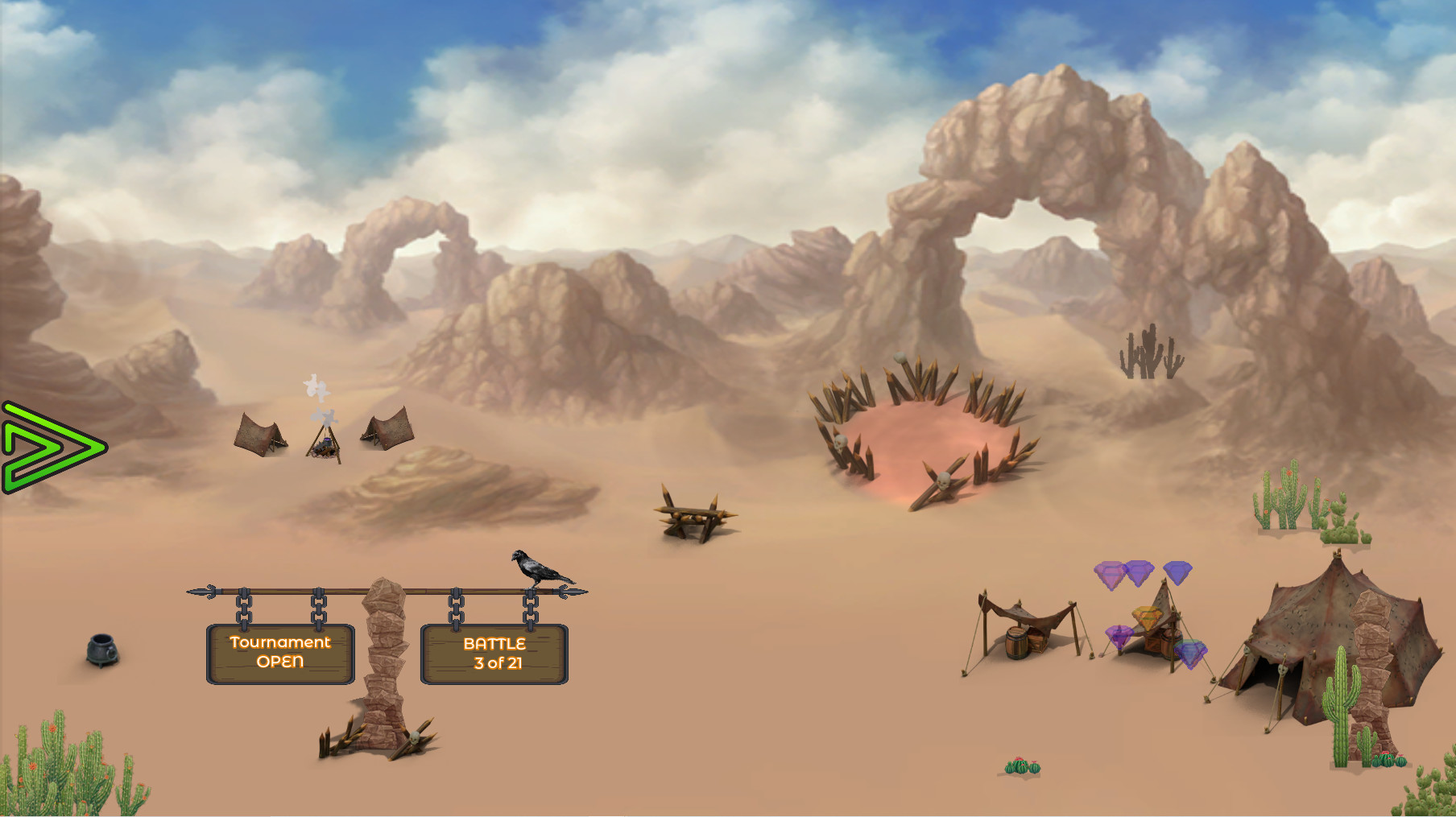Click the wooden spike barricade in the desert
Screen dimensions: 1456x817
tap(694, 515)
